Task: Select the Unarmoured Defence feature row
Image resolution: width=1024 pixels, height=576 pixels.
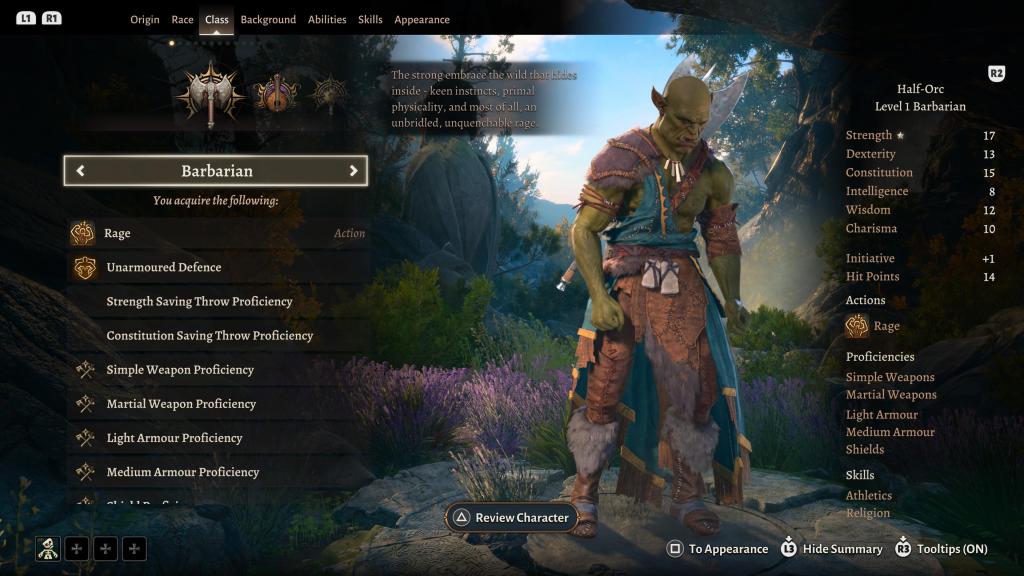Action: [x=216, y=268]
